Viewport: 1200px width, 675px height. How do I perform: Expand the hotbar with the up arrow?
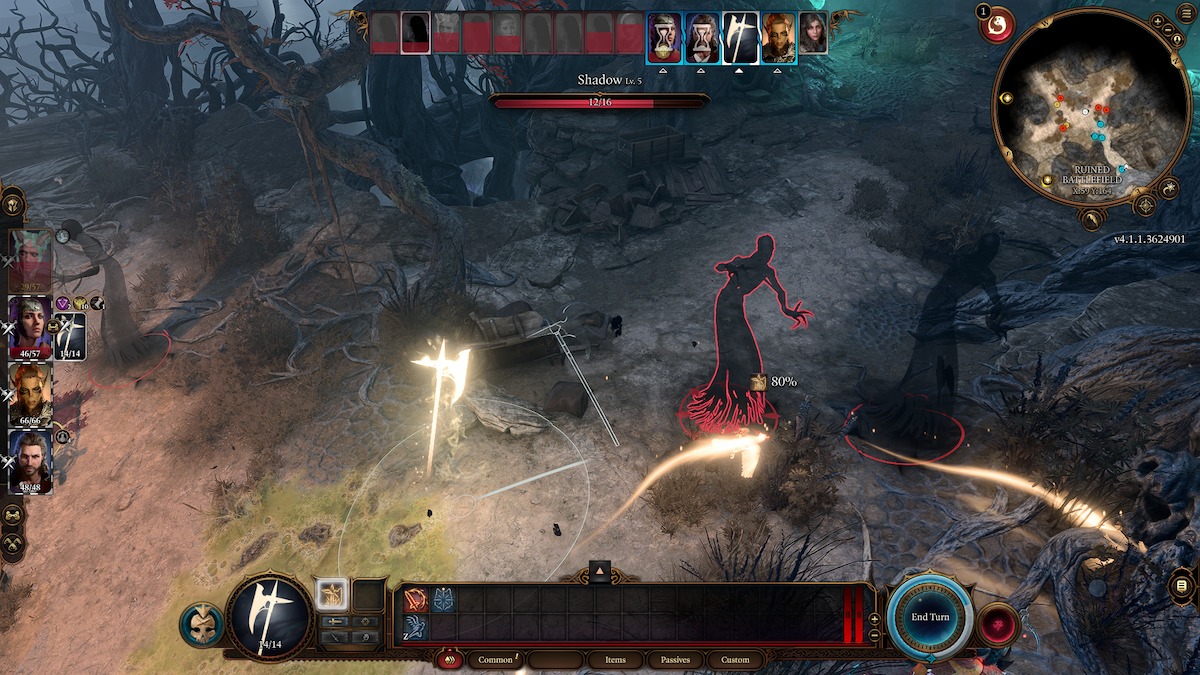(600, 570)
